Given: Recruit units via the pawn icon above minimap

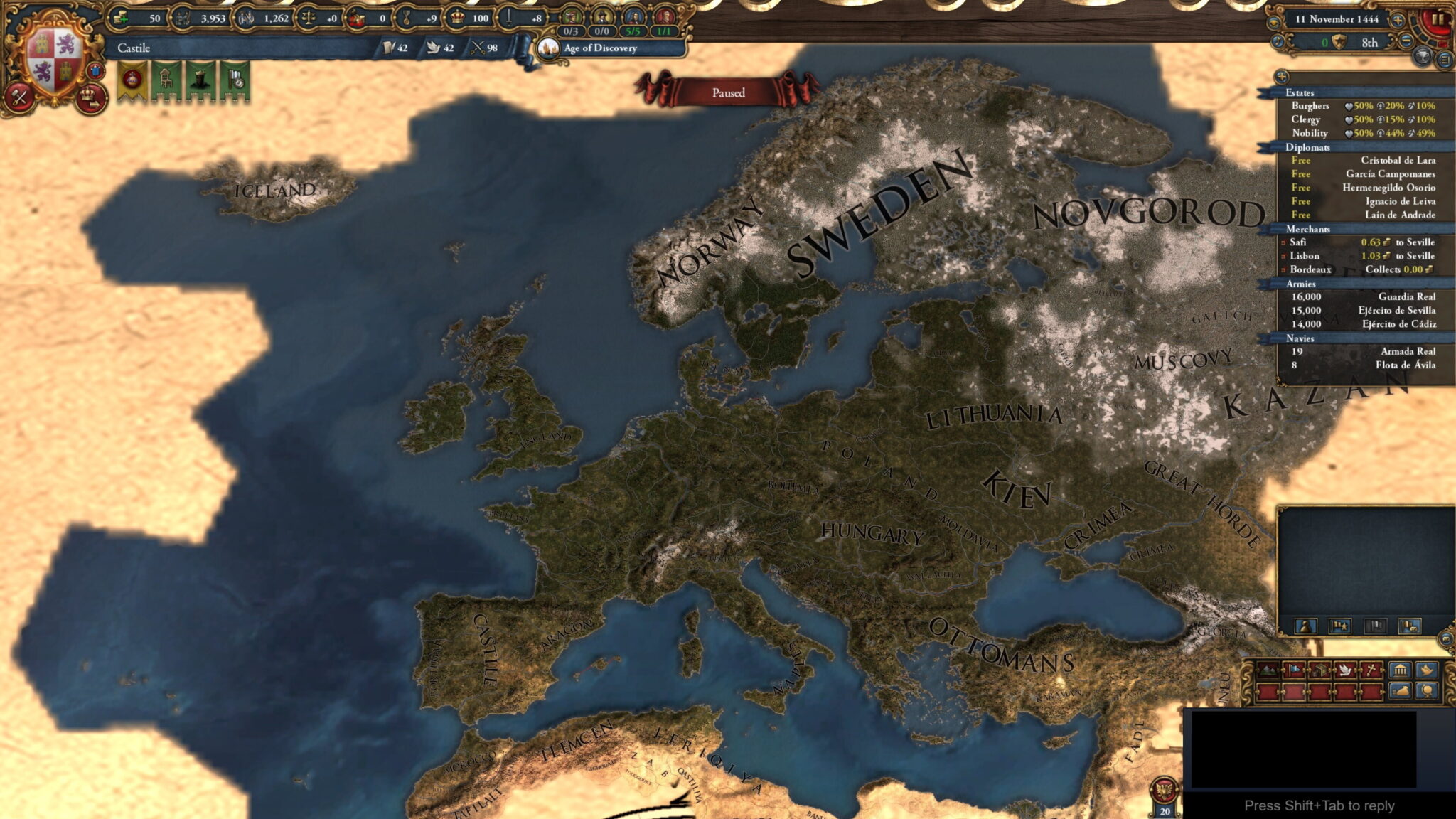Looking at the screenshot, I should [x=1306, y=626].
